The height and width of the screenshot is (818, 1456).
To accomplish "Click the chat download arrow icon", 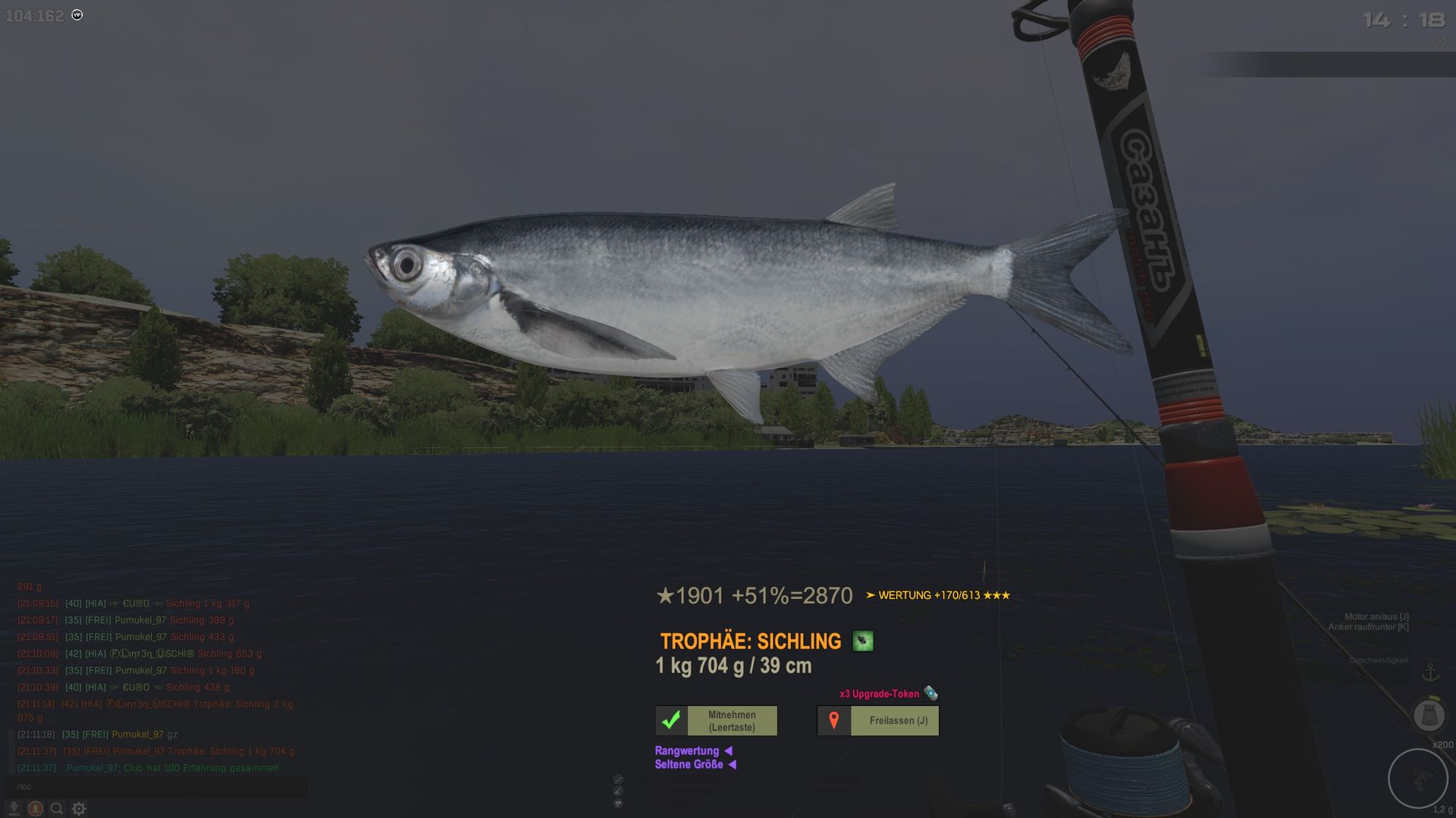I will (x=14, y=809).
